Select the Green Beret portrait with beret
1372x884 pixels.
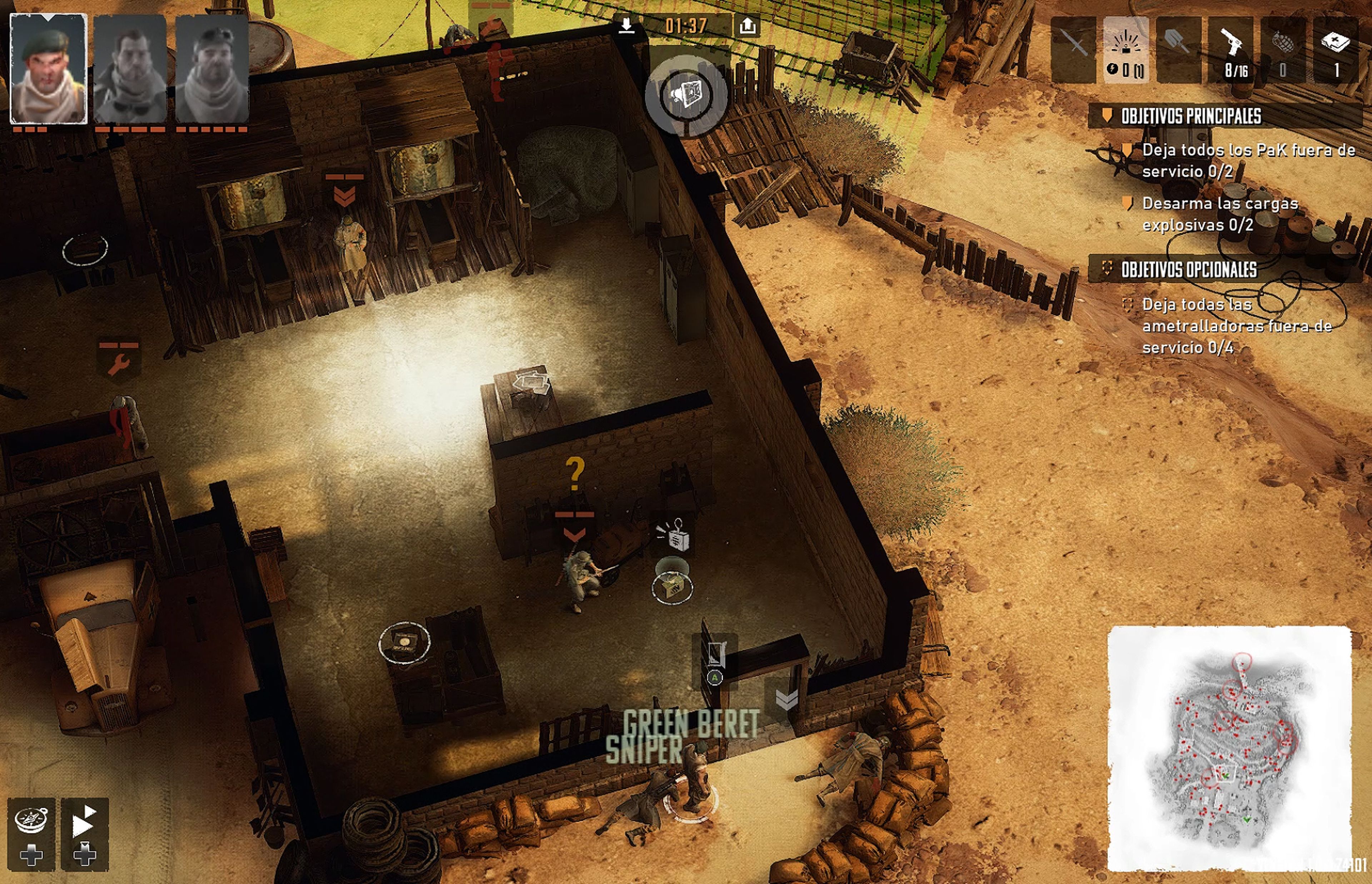(49, 69)
